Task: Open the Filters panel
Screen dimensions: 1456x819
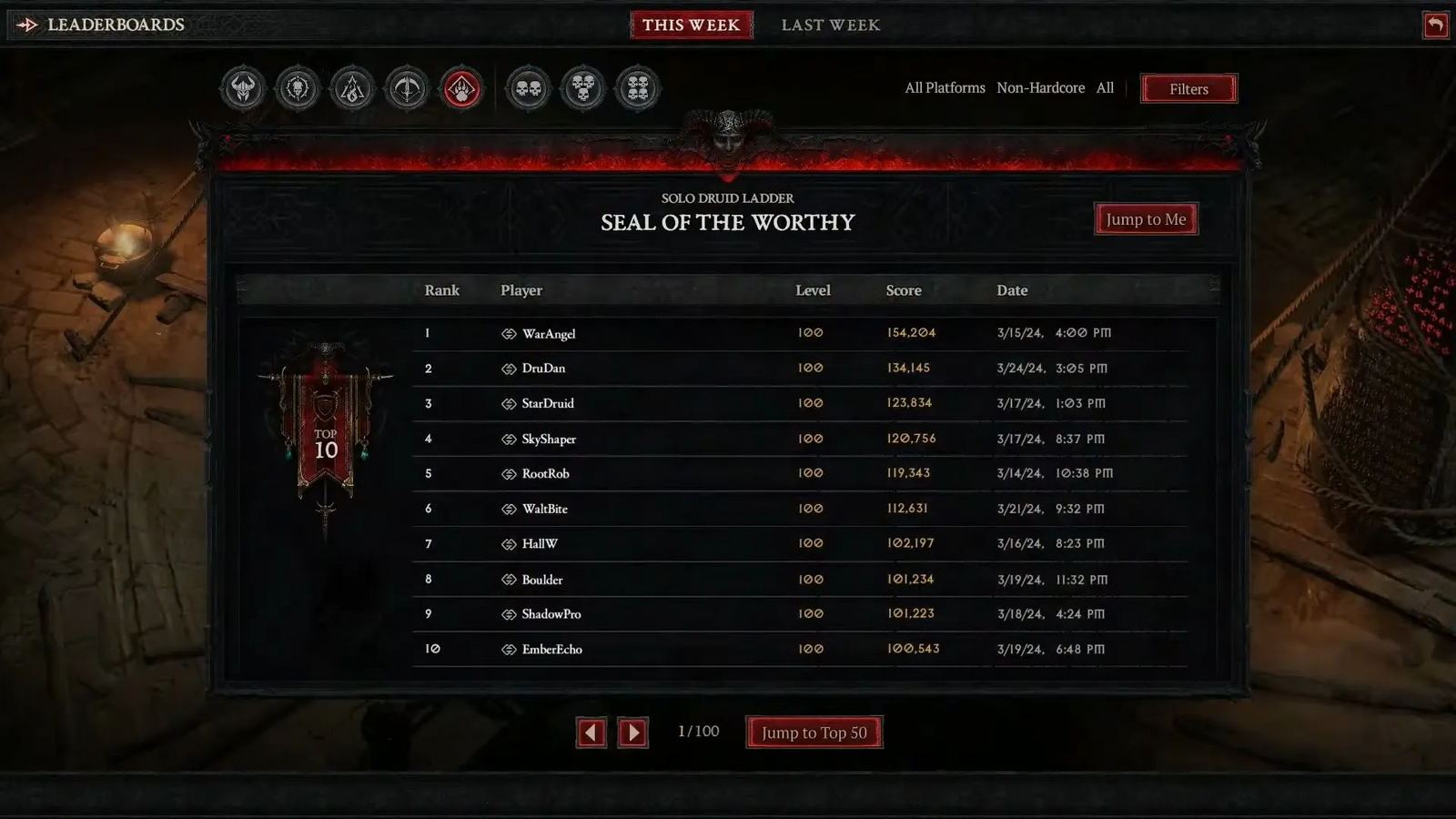Action: coord(1188,88)
